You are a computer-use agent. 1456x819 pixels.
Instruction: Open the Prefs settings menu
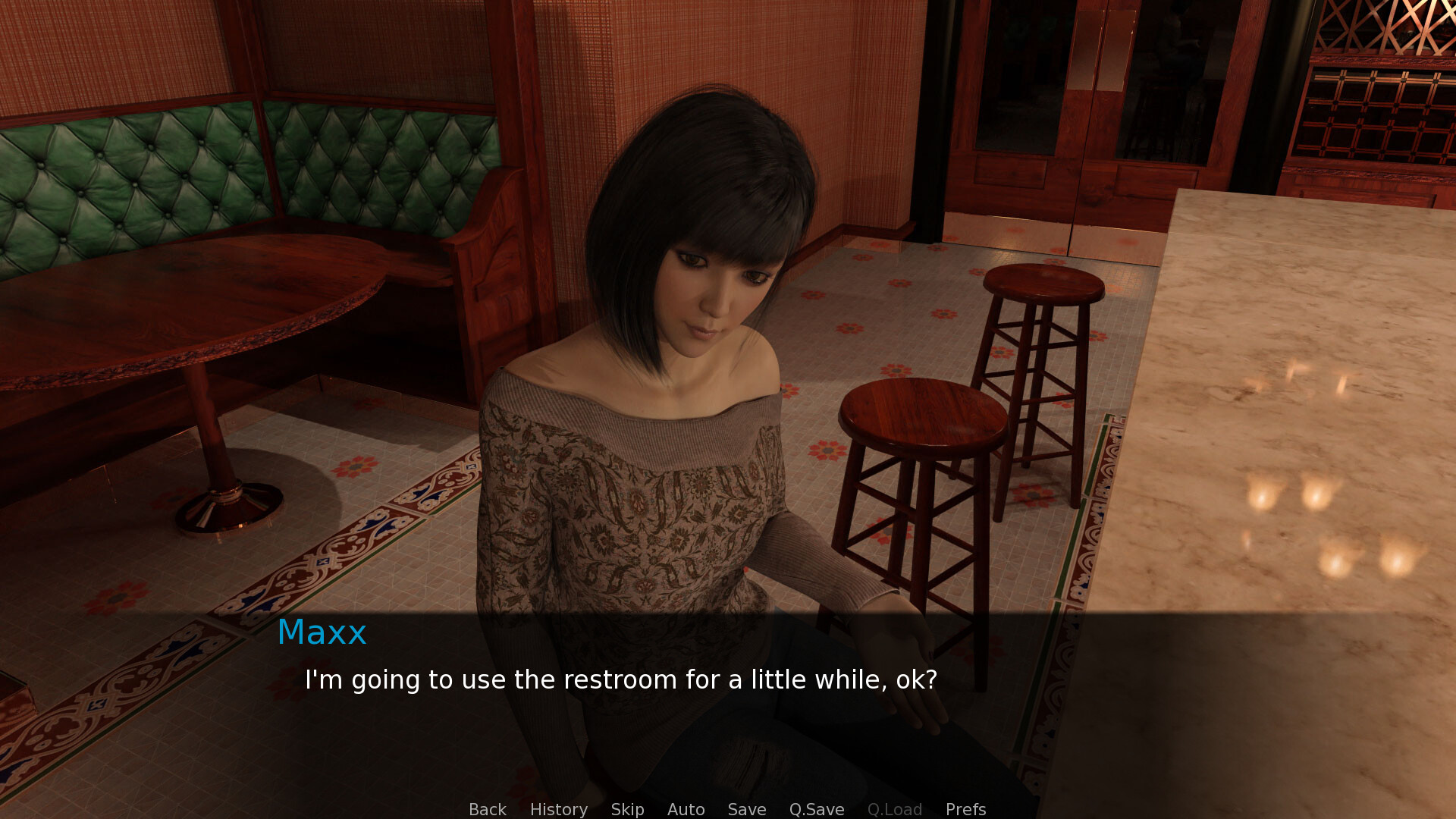pyautogui.click(x=965, y=809)
